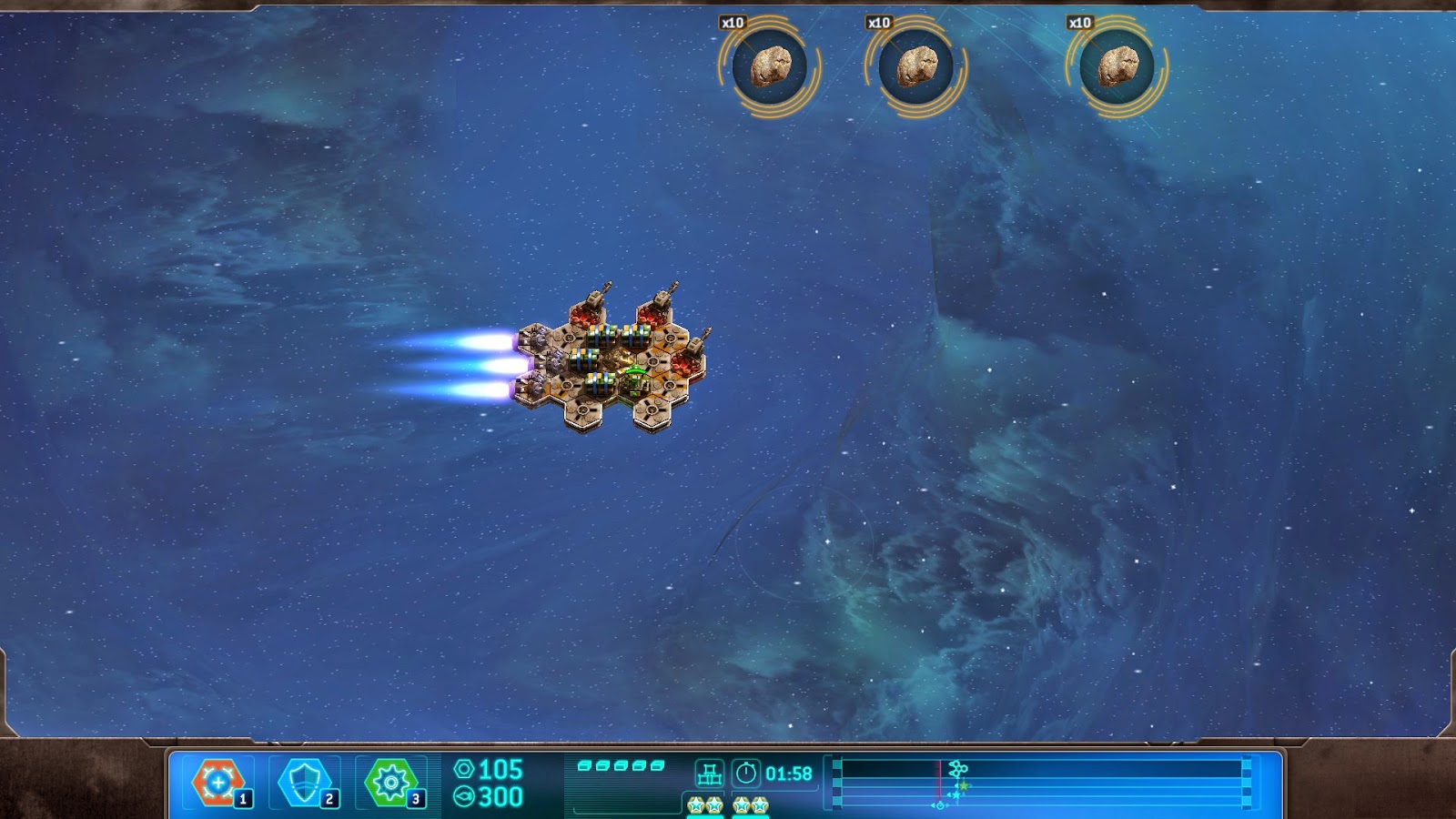Click the left pair of reward stars
The width and height of the screenshot is (1456, 819).
[x=703, y=805]
